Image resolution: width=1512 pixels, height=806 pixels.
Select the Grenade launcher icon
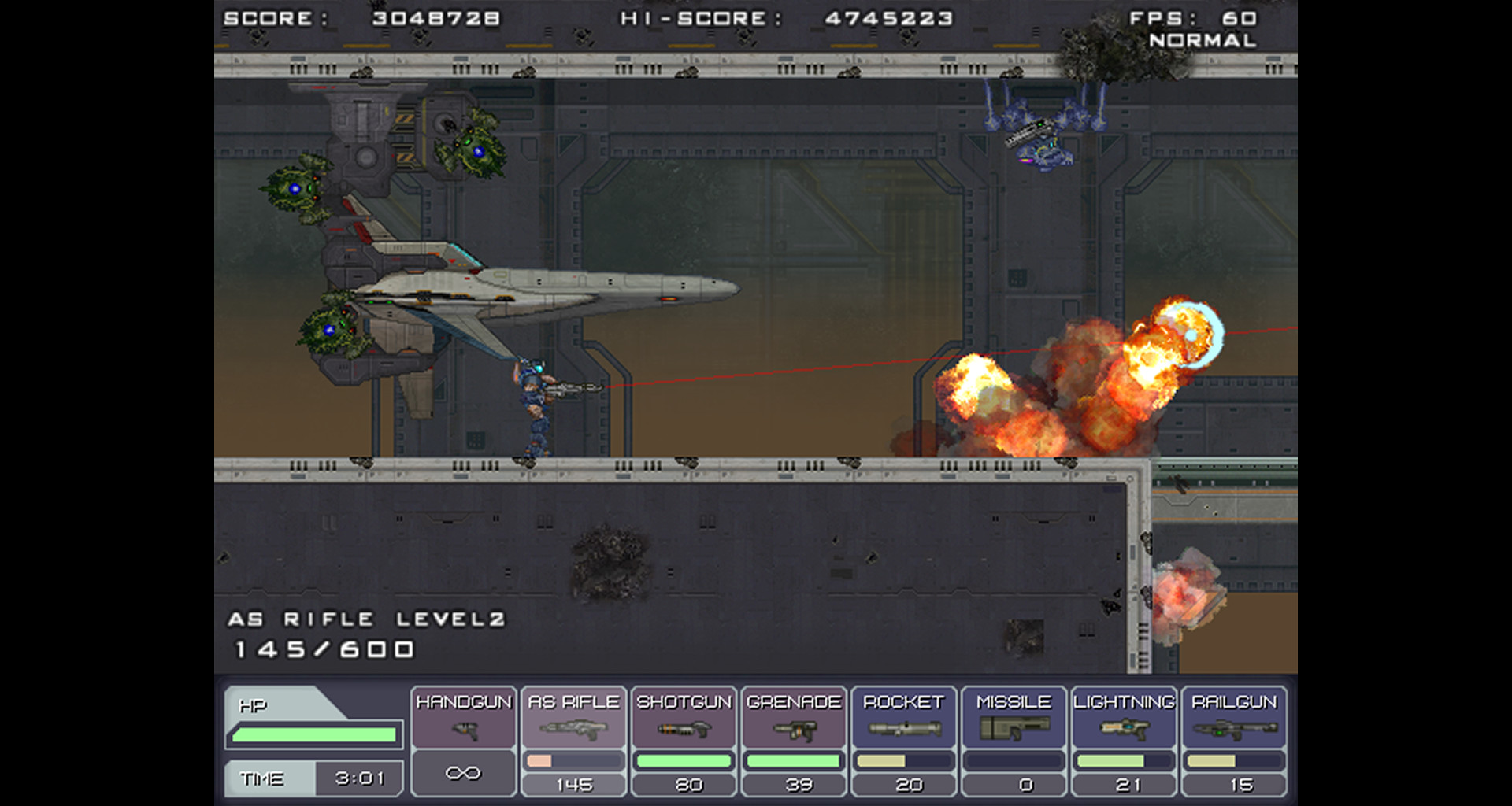click(x=795, y=729)
